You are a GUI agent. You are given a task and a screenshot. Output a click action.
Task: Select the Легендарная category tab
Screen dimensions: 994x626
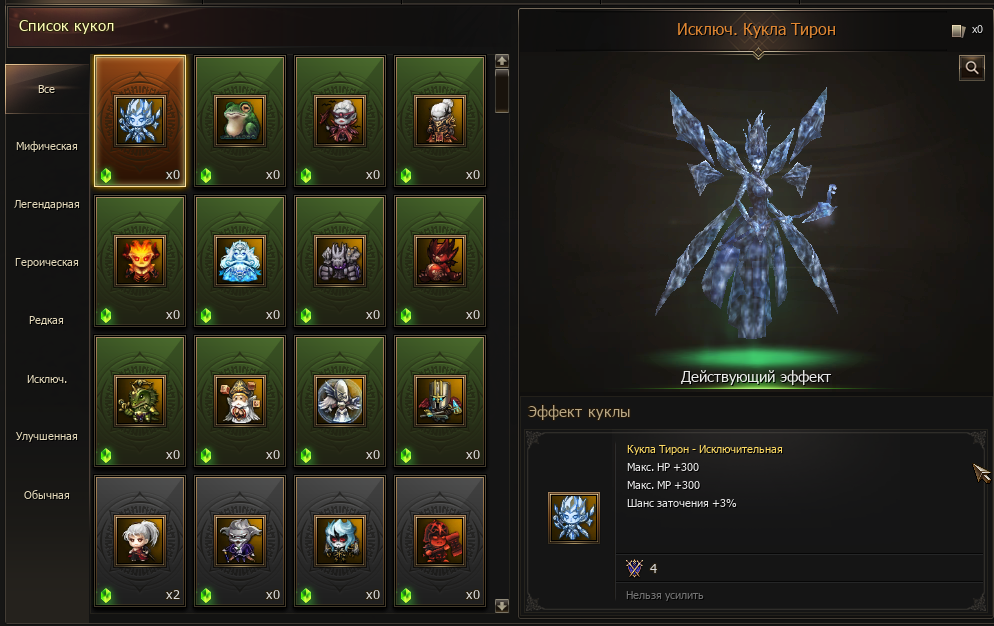coord(46,204)
